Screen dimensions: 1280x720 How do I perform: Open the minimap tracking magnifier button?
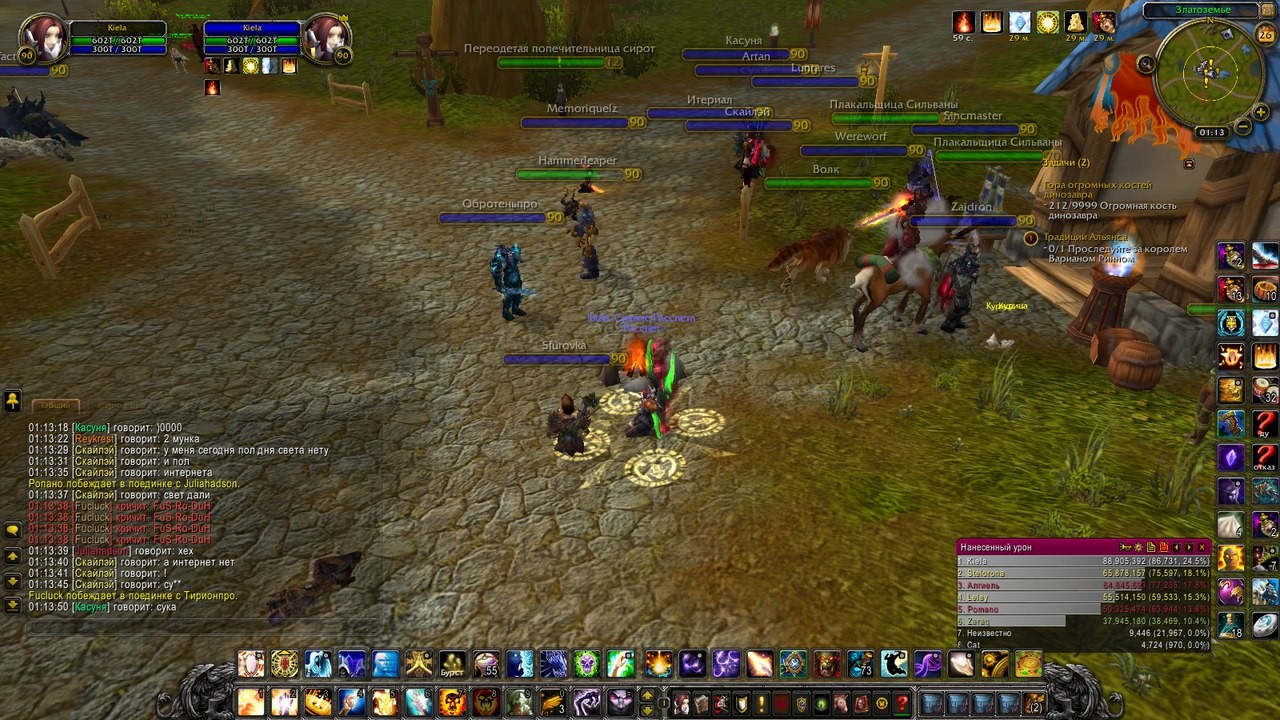[x=1146, y=64]
